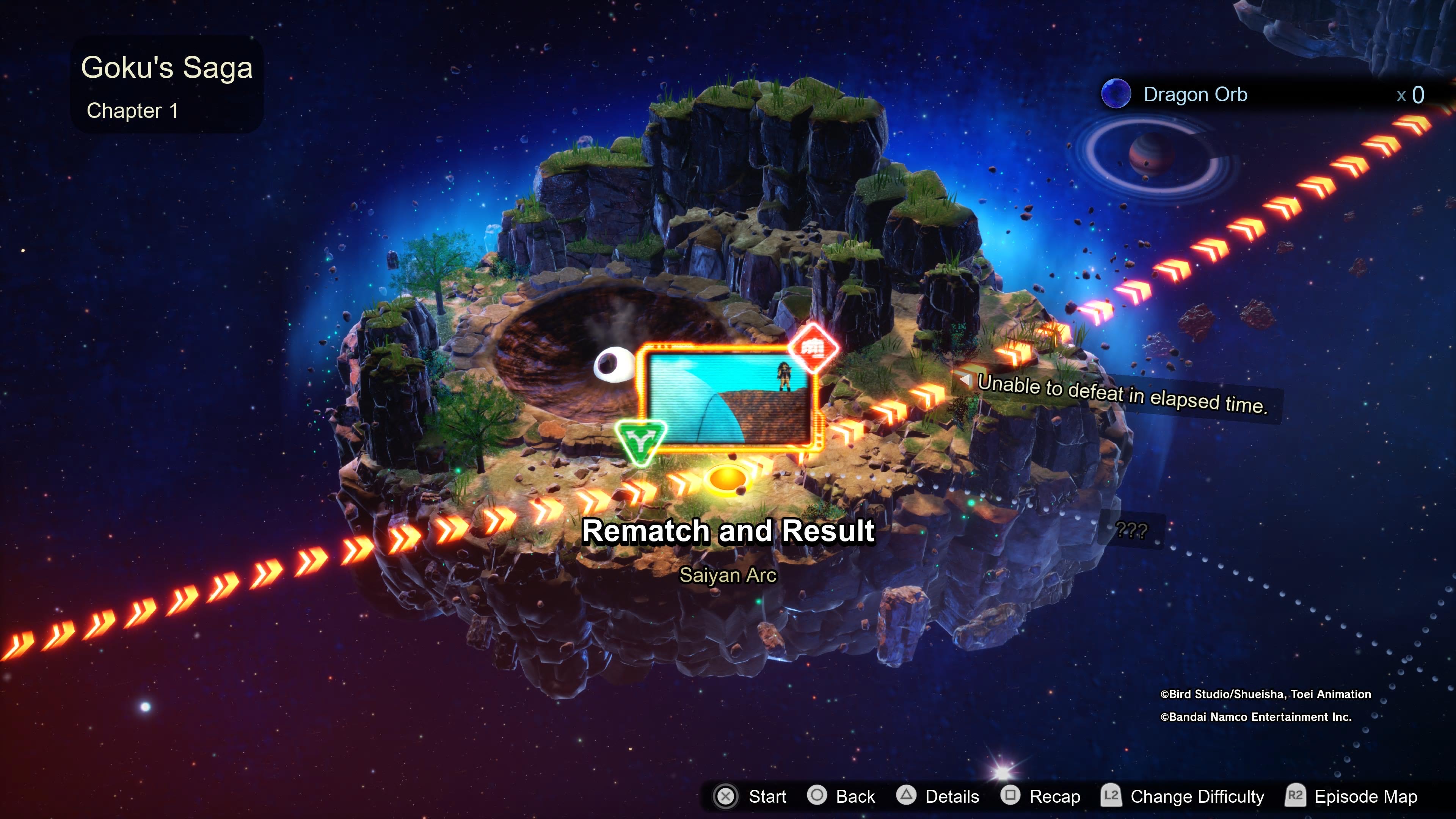The height and width of the screenshot is (819, 1456).
Task: Choose the 'Unable to defeat in elapsed time' branch
Action: (1122, 394)
